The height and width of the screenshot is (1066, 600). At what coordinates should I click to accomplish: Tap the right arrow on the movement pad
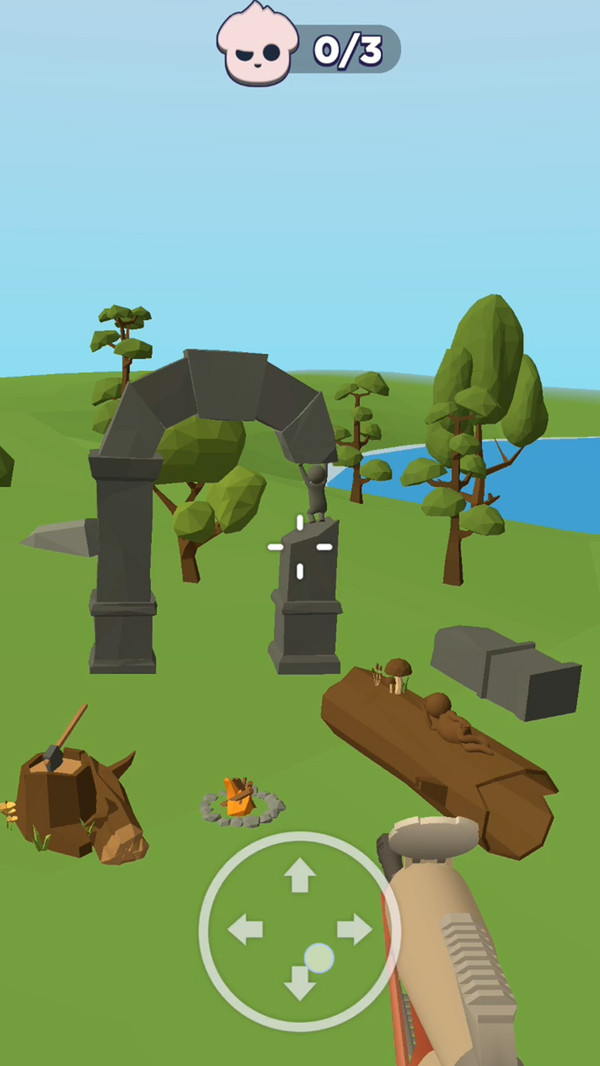pos(354,930)
